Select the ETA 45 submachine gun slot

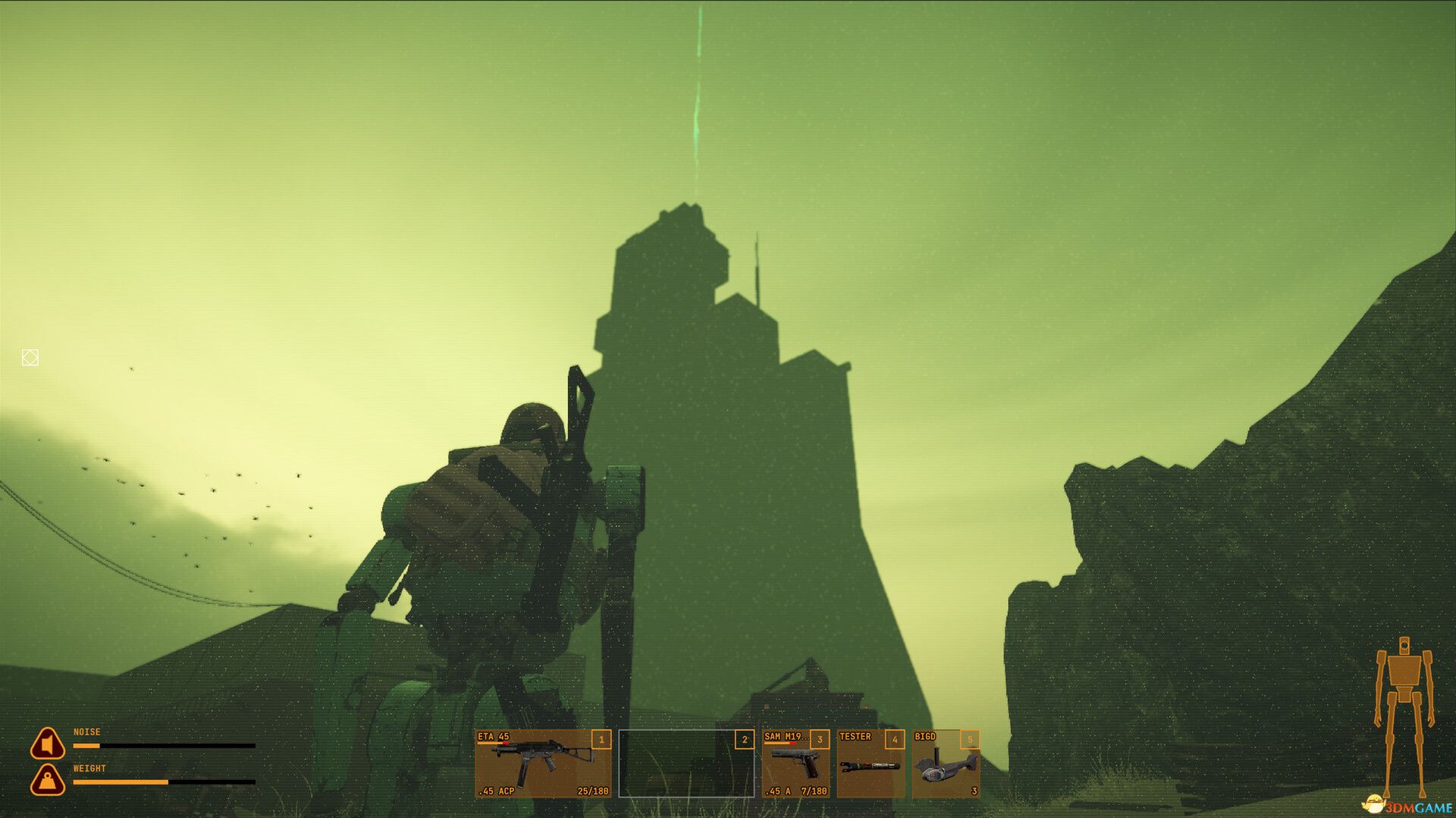[543, 763]
